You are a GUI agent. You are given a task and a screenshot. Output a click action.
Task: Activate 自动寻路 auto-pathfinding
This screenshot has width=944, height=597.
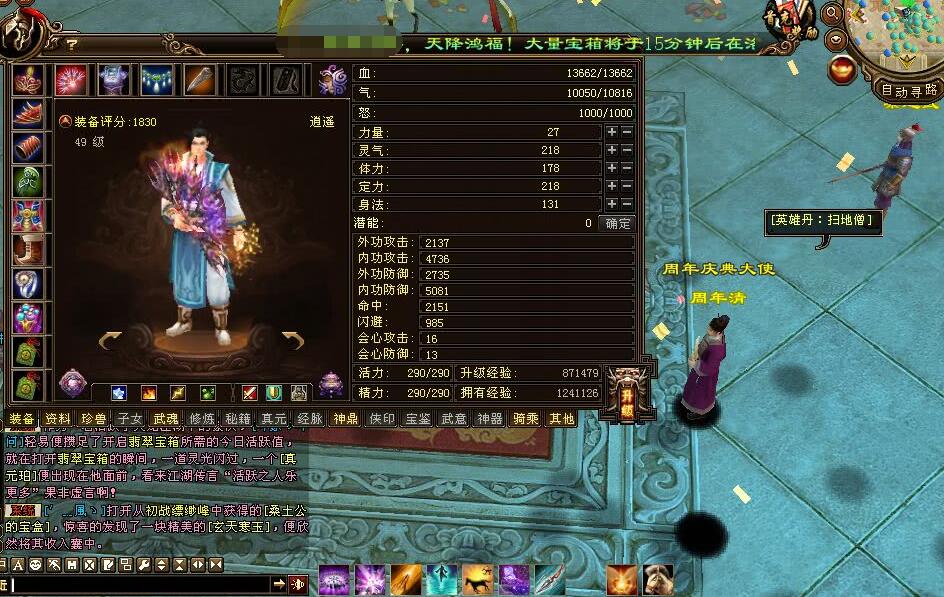click(909, 90)
